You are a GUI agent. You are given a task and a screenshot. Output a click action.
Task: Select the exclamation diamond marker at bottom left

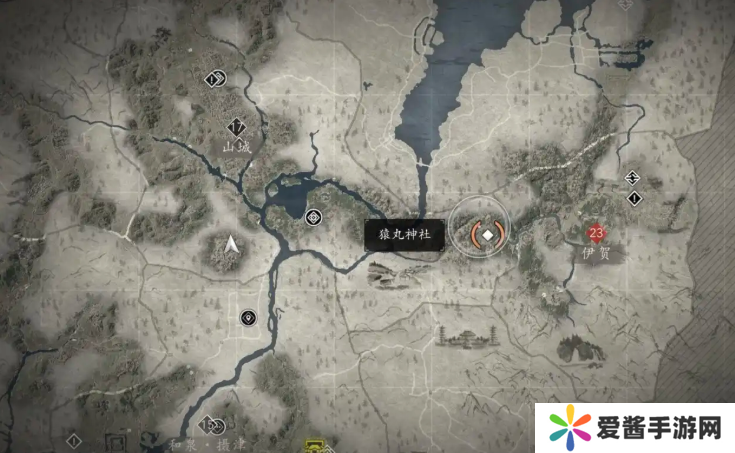73,440
